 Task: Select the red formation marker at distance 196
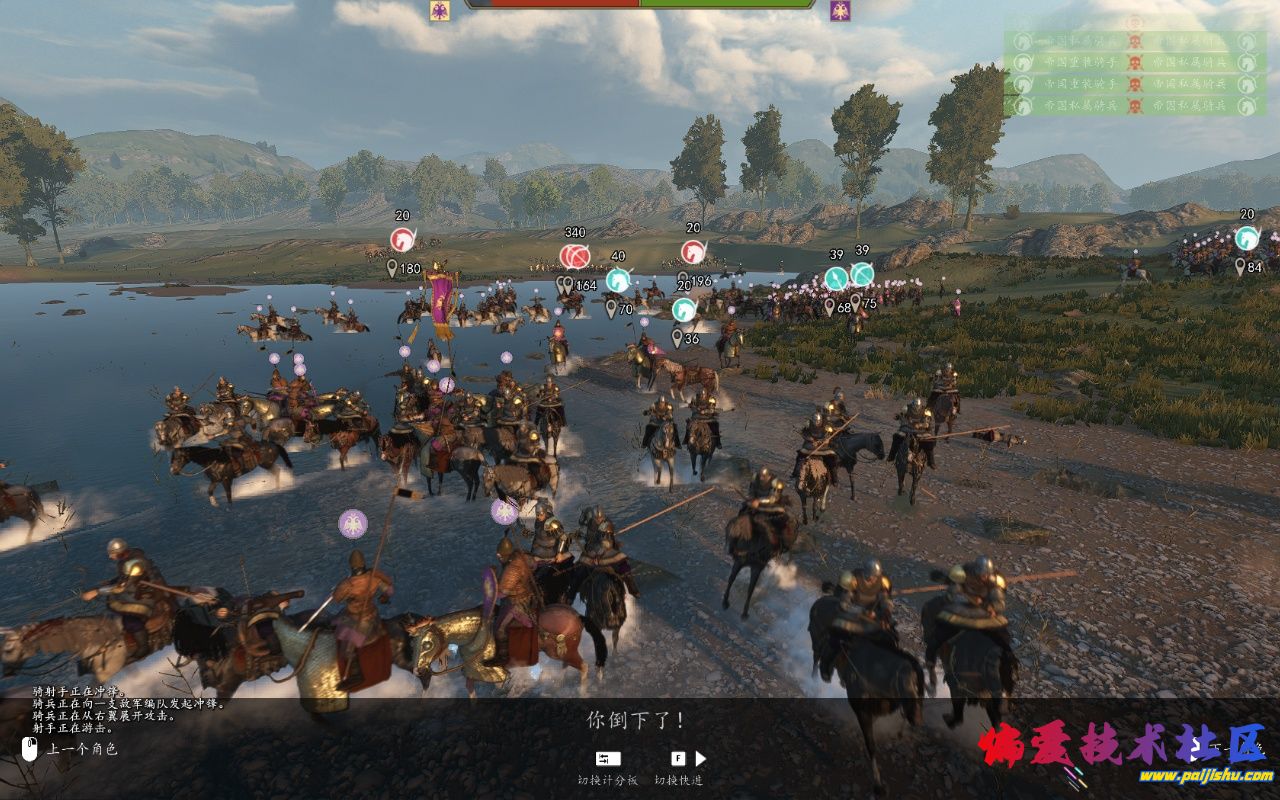tap(693, 252)
